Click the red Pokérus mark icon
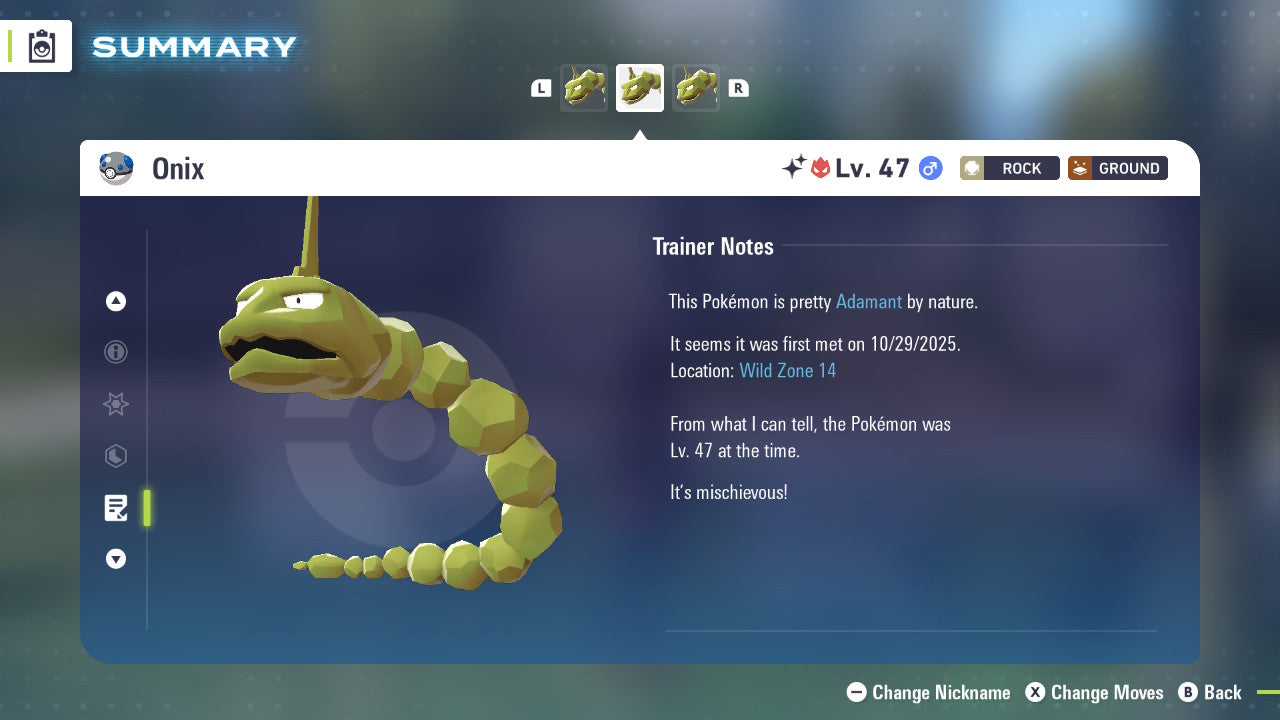The image size is (1280, 720). (821, 168)
